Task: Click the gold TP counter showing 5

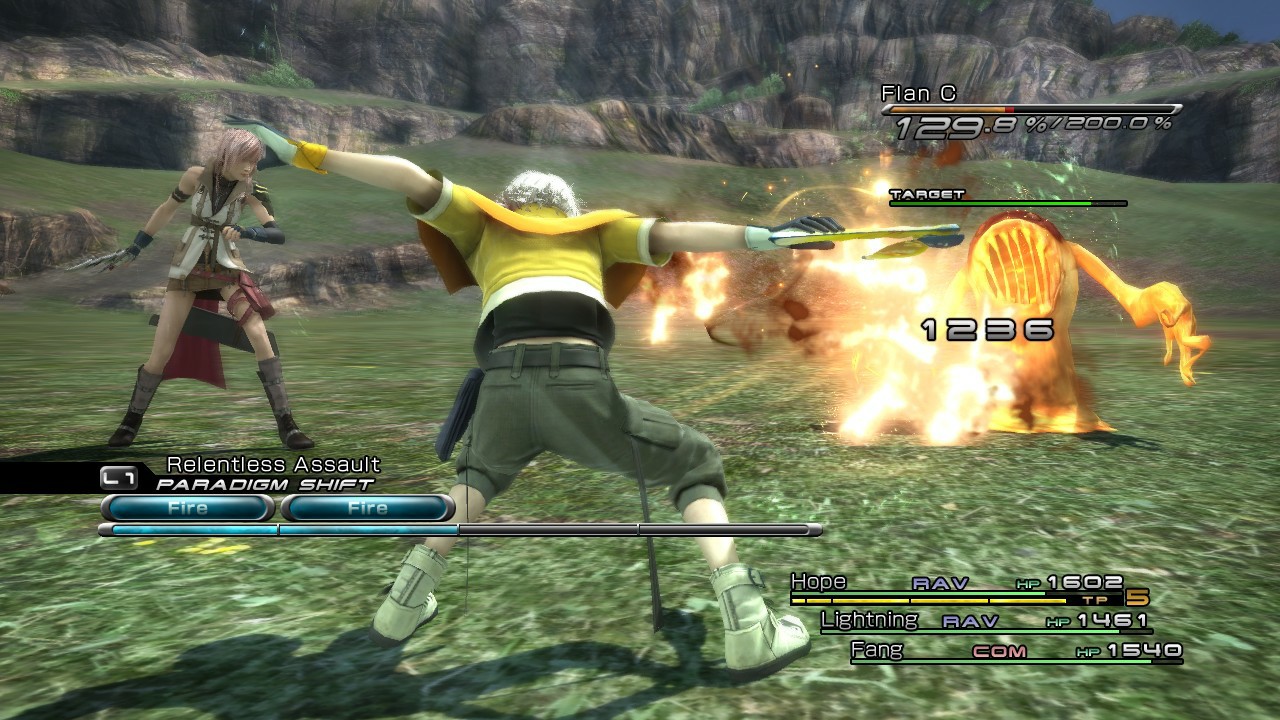Action: (1138, 596)
